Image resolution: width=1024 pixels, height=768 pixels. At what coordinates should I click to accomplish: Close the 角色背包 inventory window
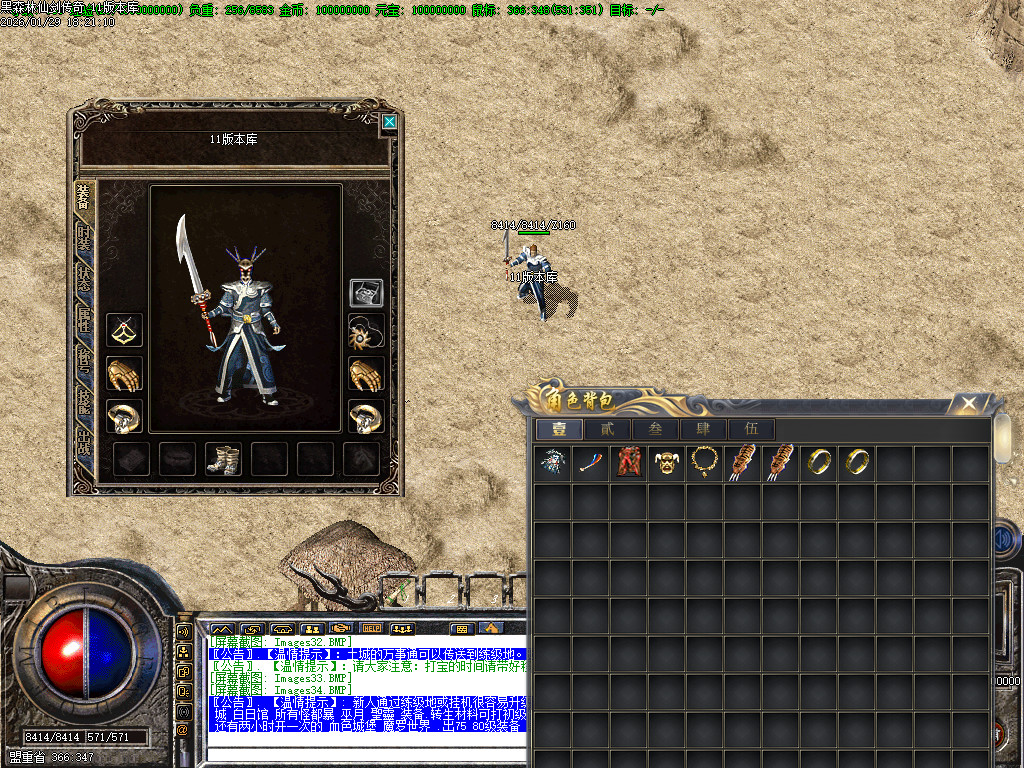[x=968, y=404]
